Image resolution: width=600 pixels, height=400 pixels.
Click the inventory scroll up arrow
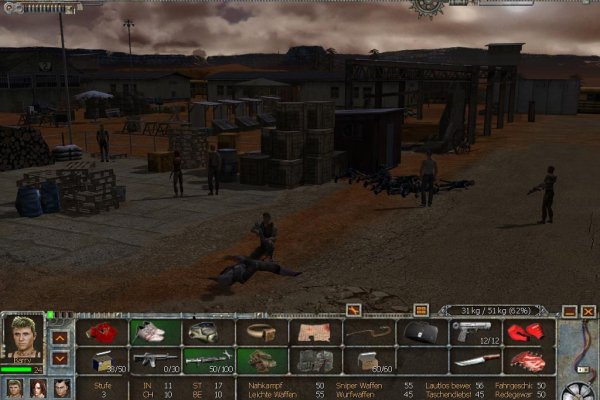click(60, 337)
